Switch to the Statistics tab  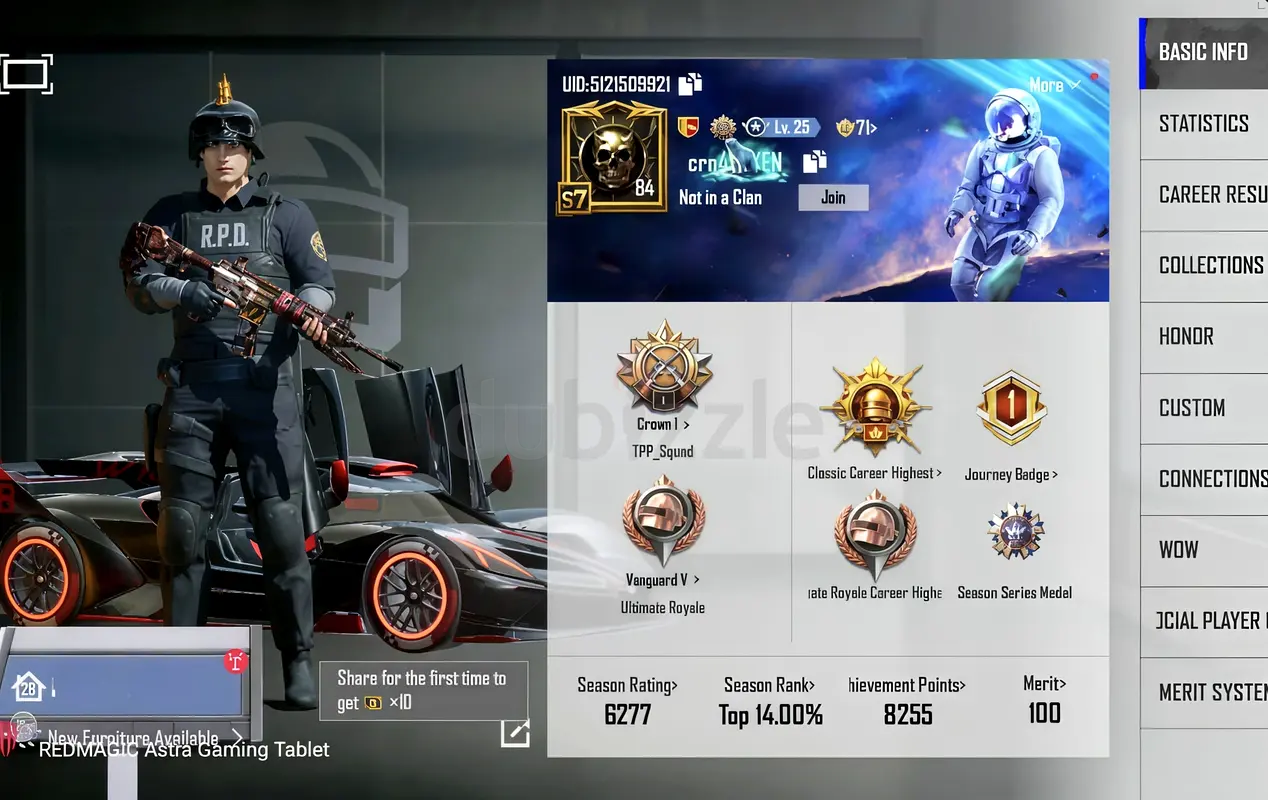point(1204,124)
